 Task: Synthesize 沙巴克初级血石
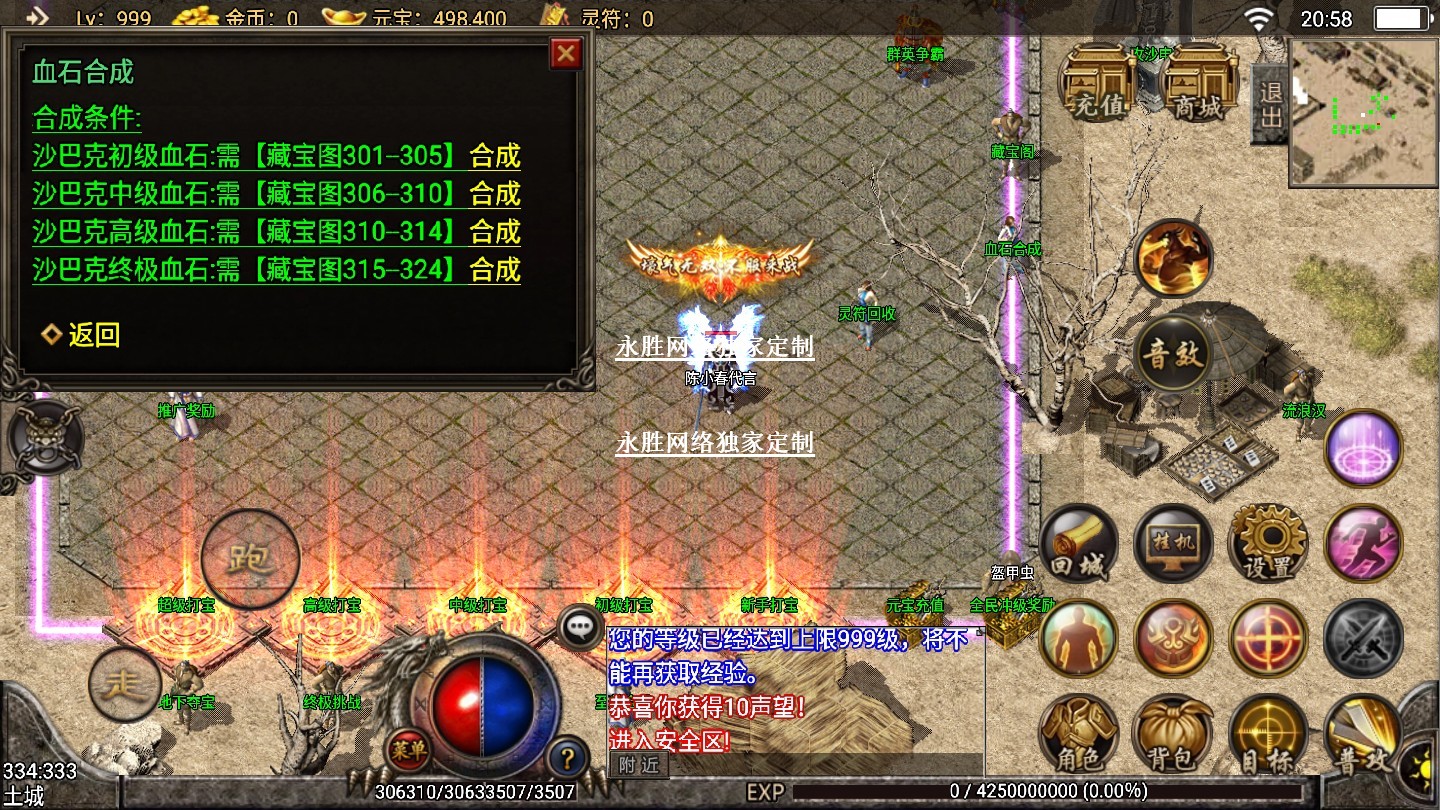(x=495, y=156)
